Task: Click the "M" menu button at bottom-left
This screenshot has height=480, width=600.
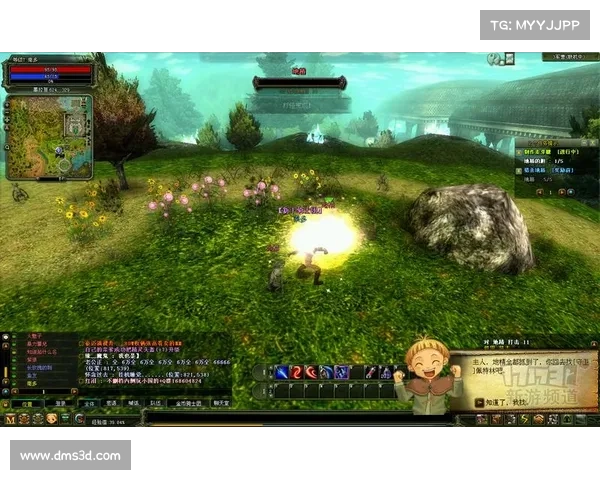Action: (11, 420)
